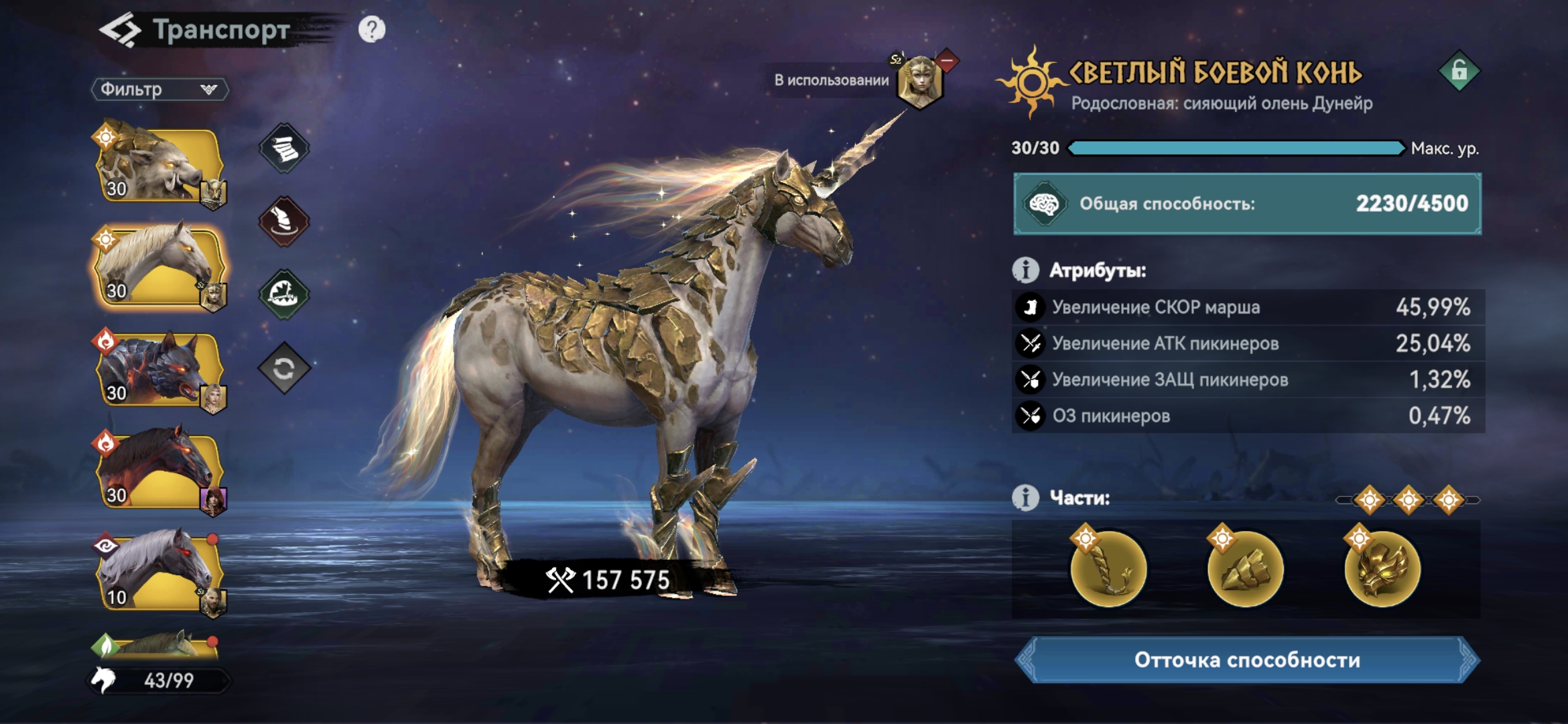This screenshot has height=724, width=1568.
Task: Toggle the green lock icon
Action: click(x=1459, y=71)
